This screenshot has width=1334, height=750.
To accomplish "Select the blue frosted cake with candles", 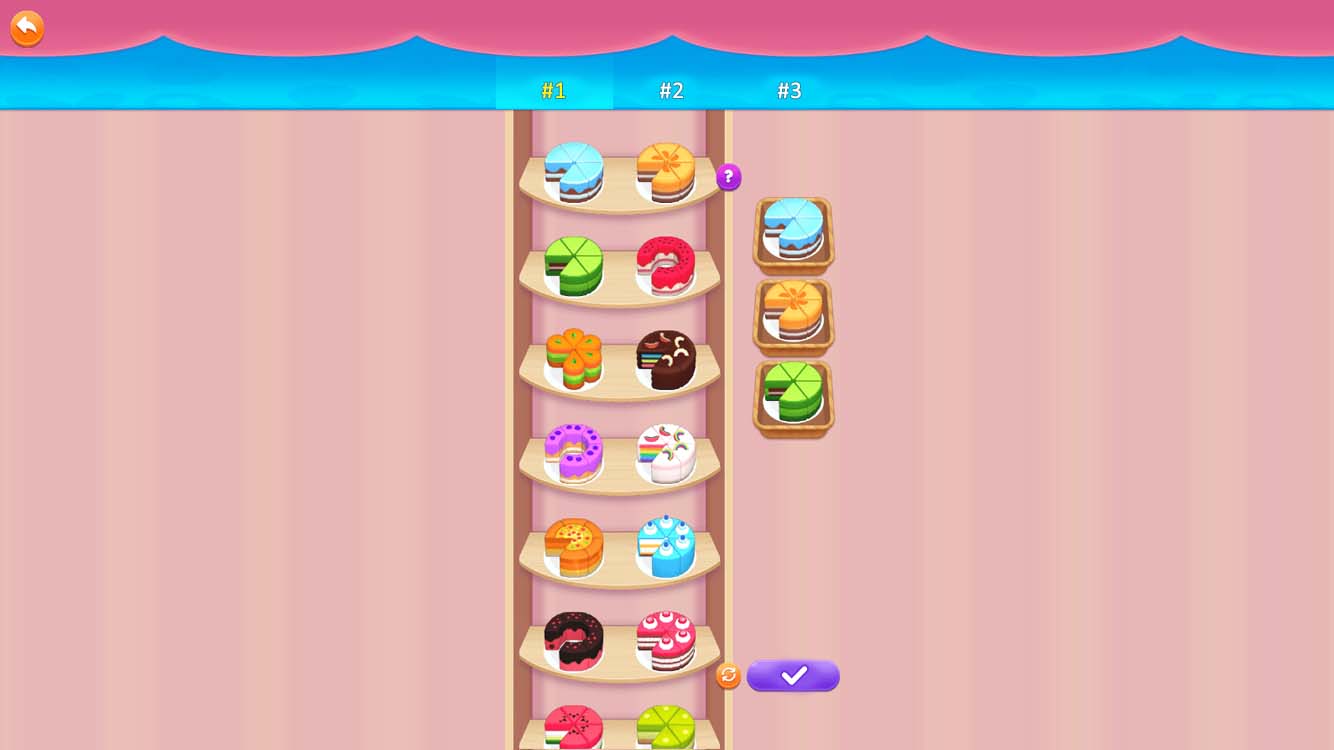I will 666,543.
